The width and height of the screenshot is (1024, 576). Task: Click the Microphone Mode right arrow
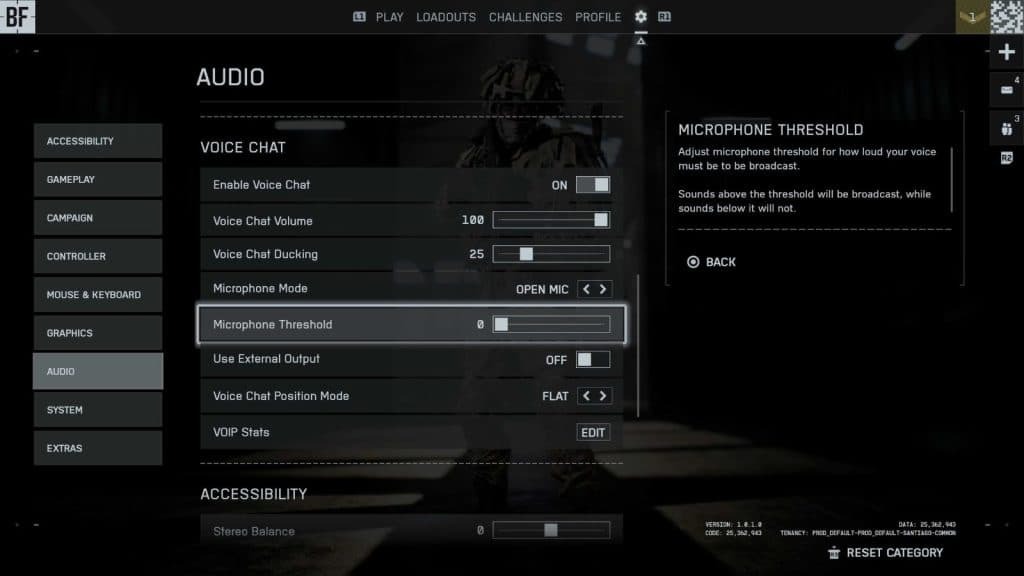[603, 289]
